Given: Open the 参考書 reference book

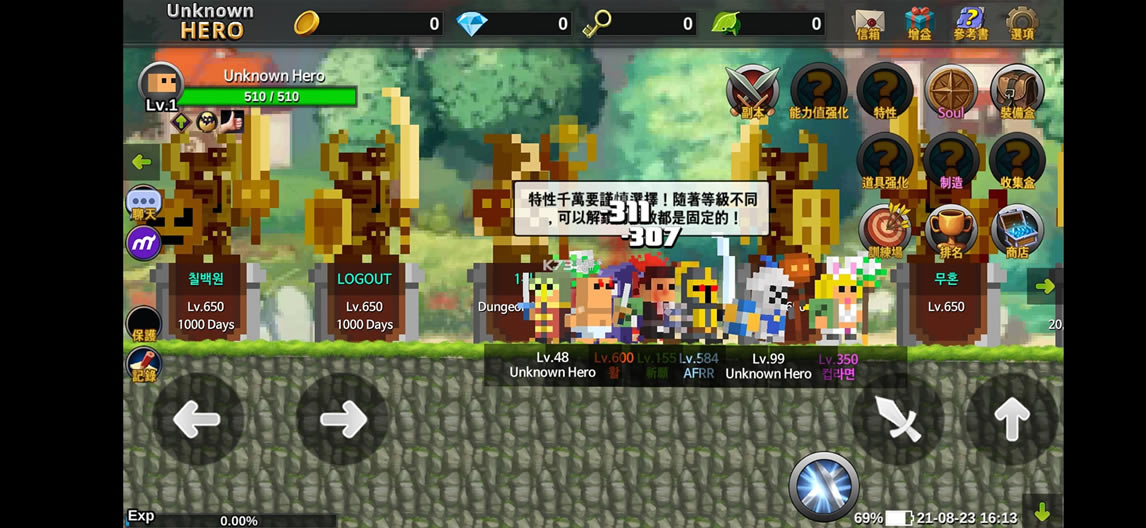Looking at the screenshot, I should 969,22.
